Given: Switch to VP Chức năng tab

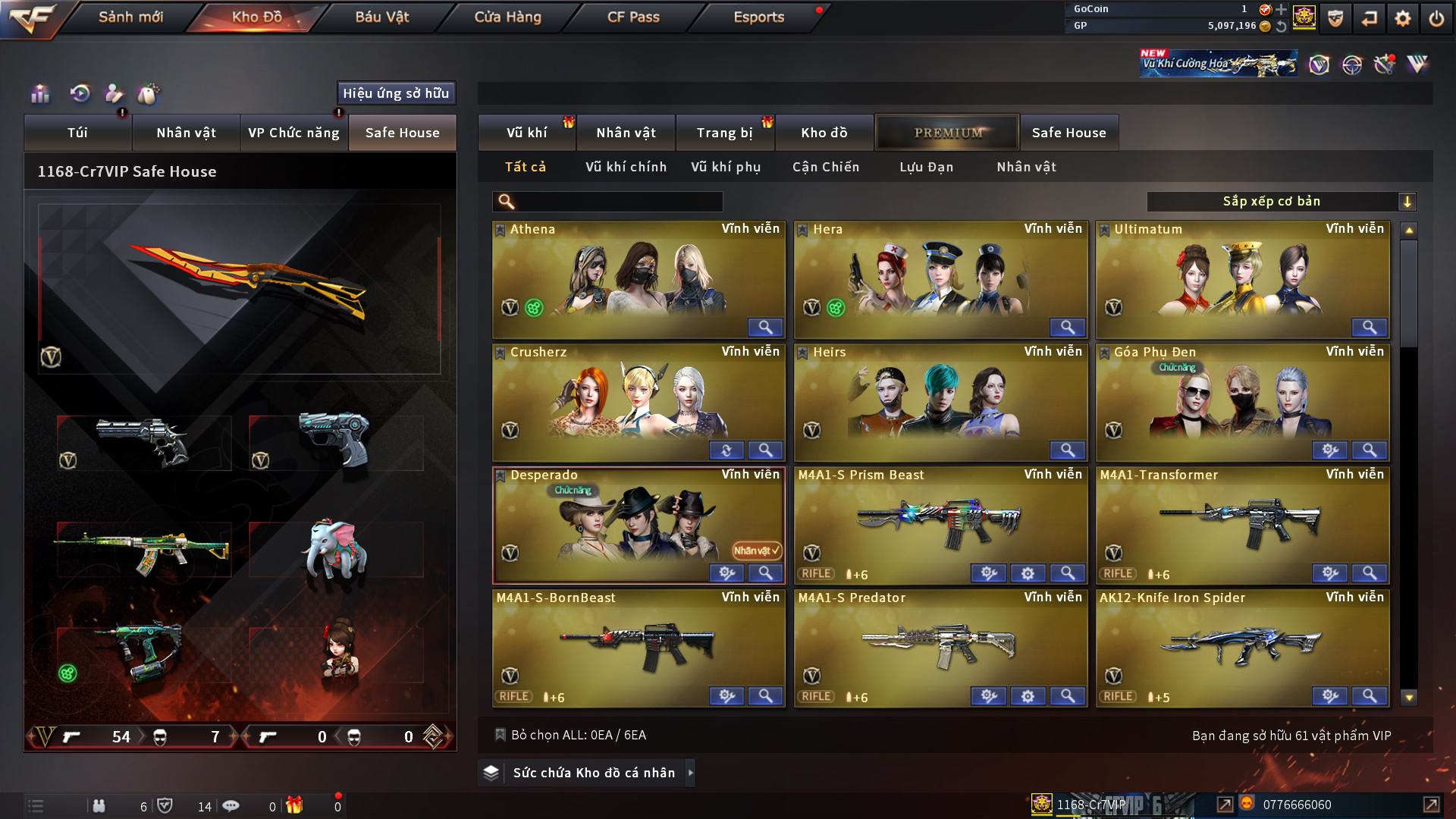Looking at the screenshot, I should click(x=293, y=133).
